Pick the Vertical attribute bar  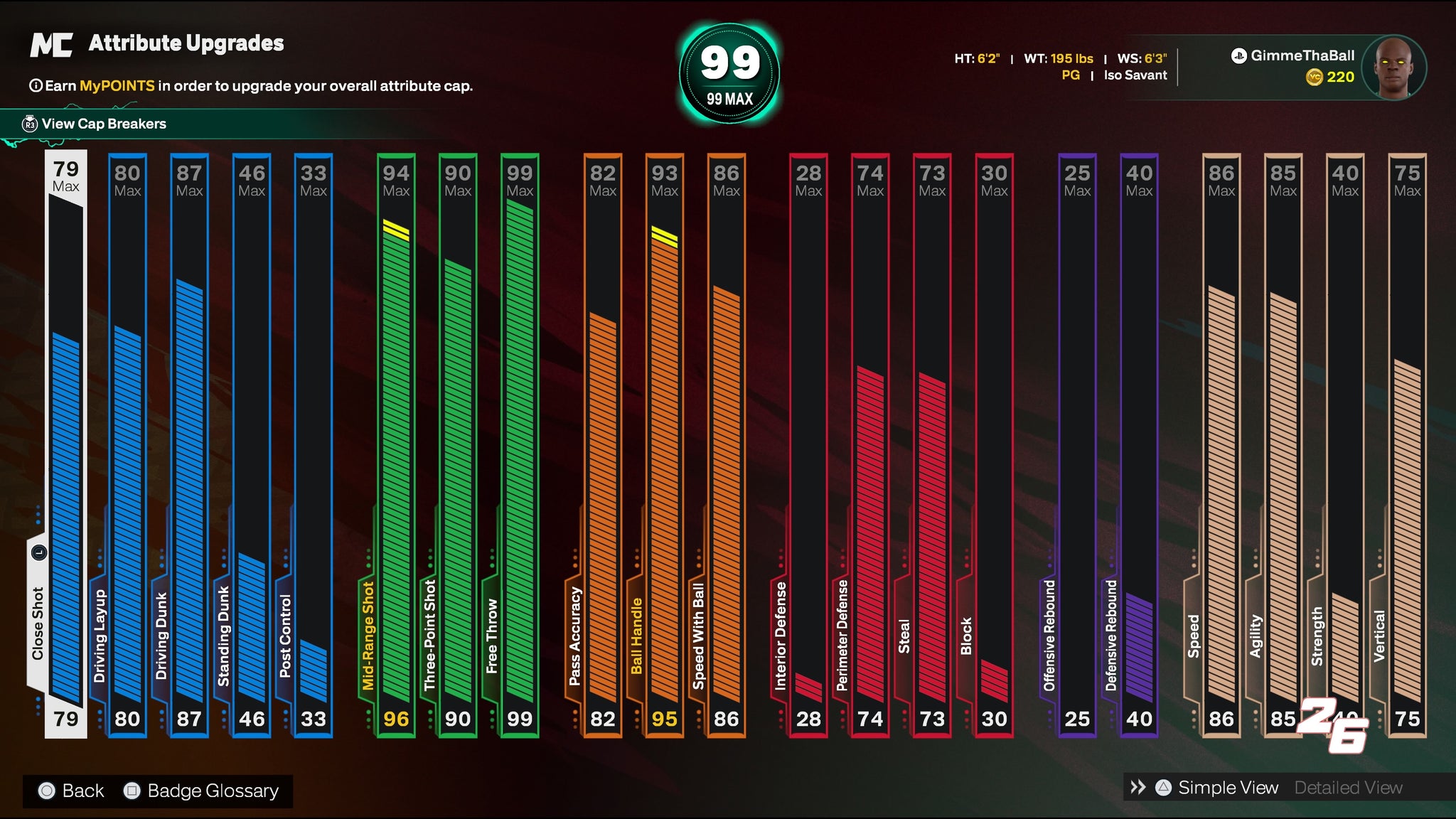(1407, 444)
